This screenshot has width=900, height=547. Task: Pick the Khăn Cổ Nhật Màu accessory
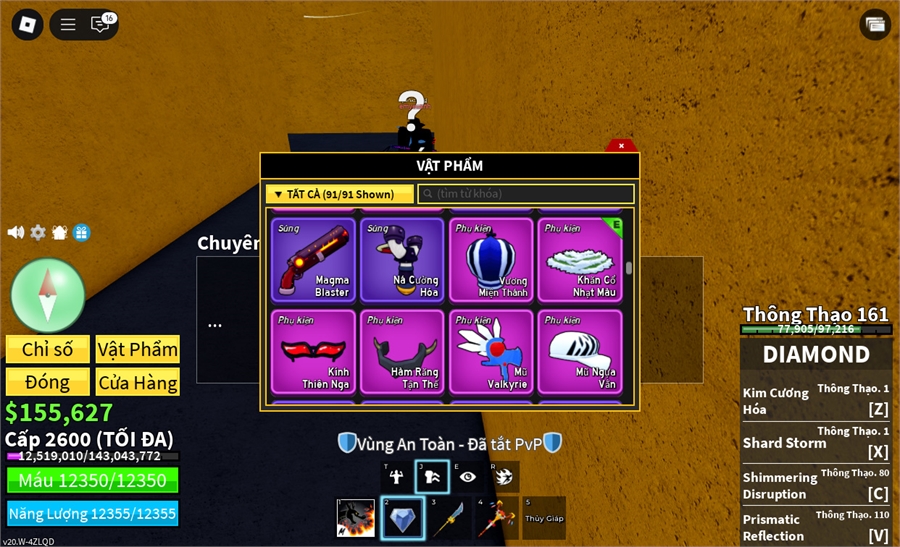[580, 260]
